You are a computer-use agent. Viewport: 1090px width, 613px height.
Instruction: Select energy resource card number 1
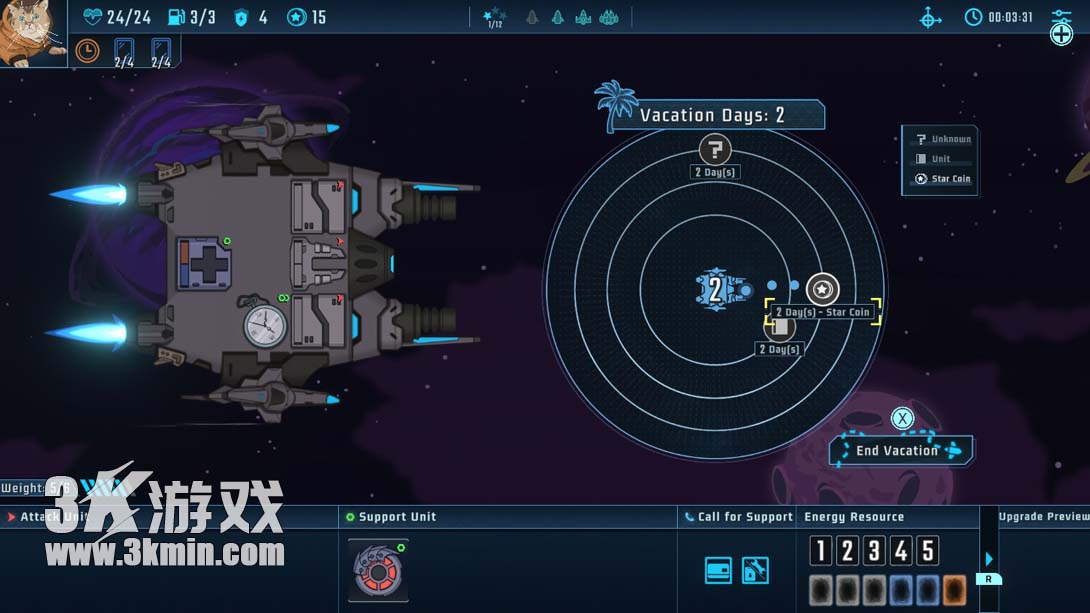click(x=820, y=551)
